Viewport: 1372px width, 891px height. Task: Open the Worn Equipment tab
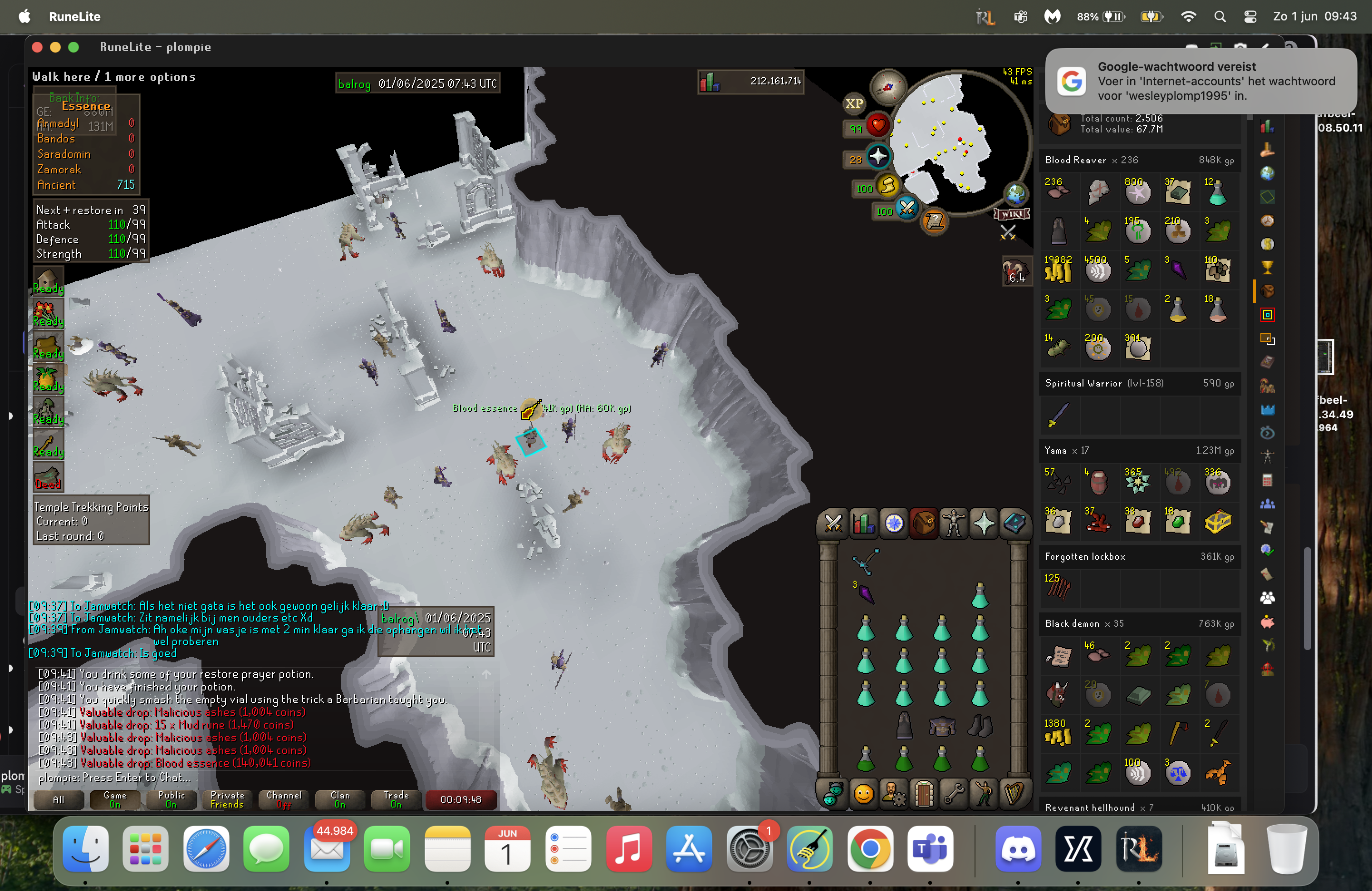click(954, 524)
